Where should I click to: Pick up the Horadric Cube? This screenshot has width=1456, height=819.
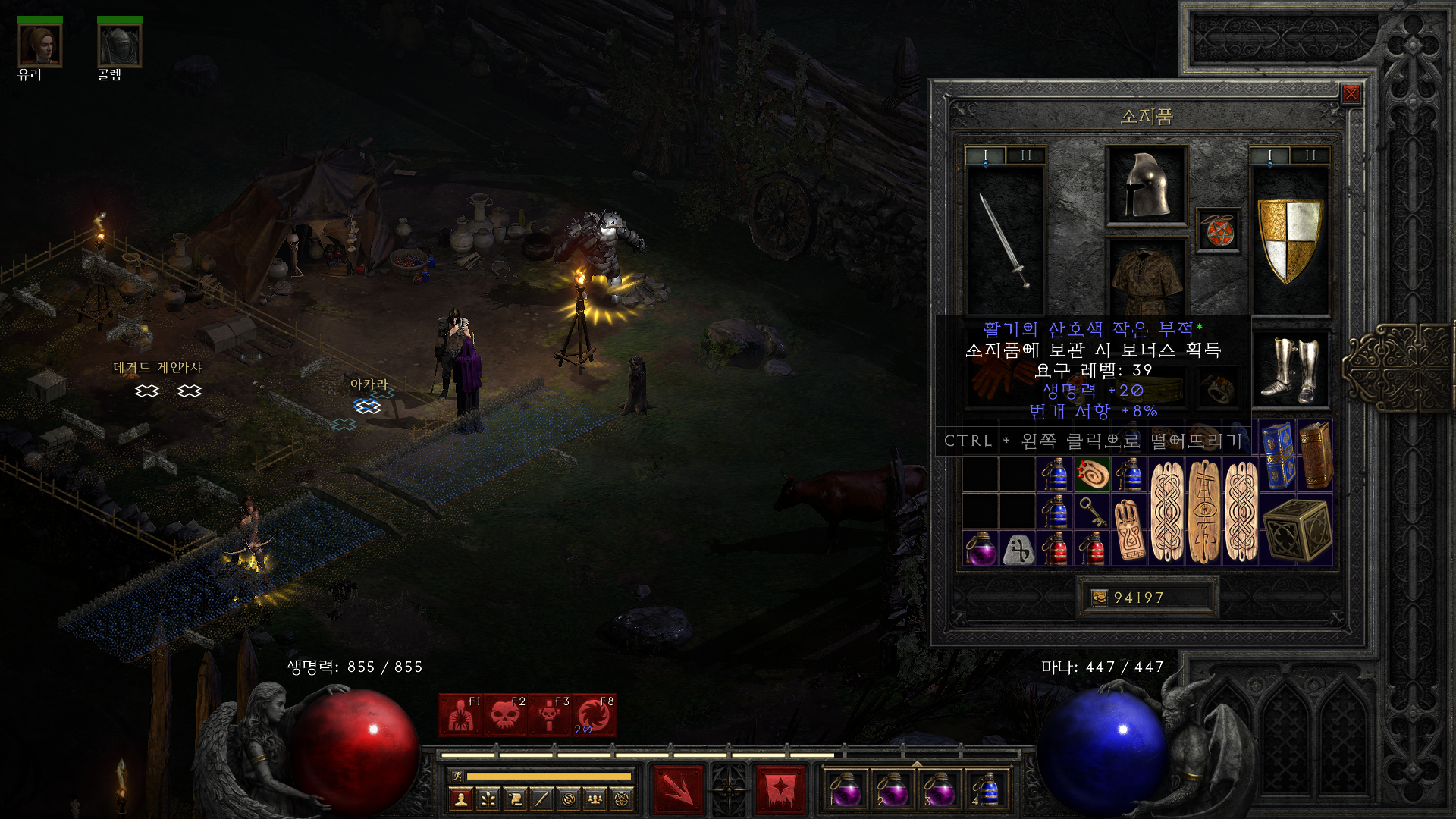click(x=1297, y=530)
